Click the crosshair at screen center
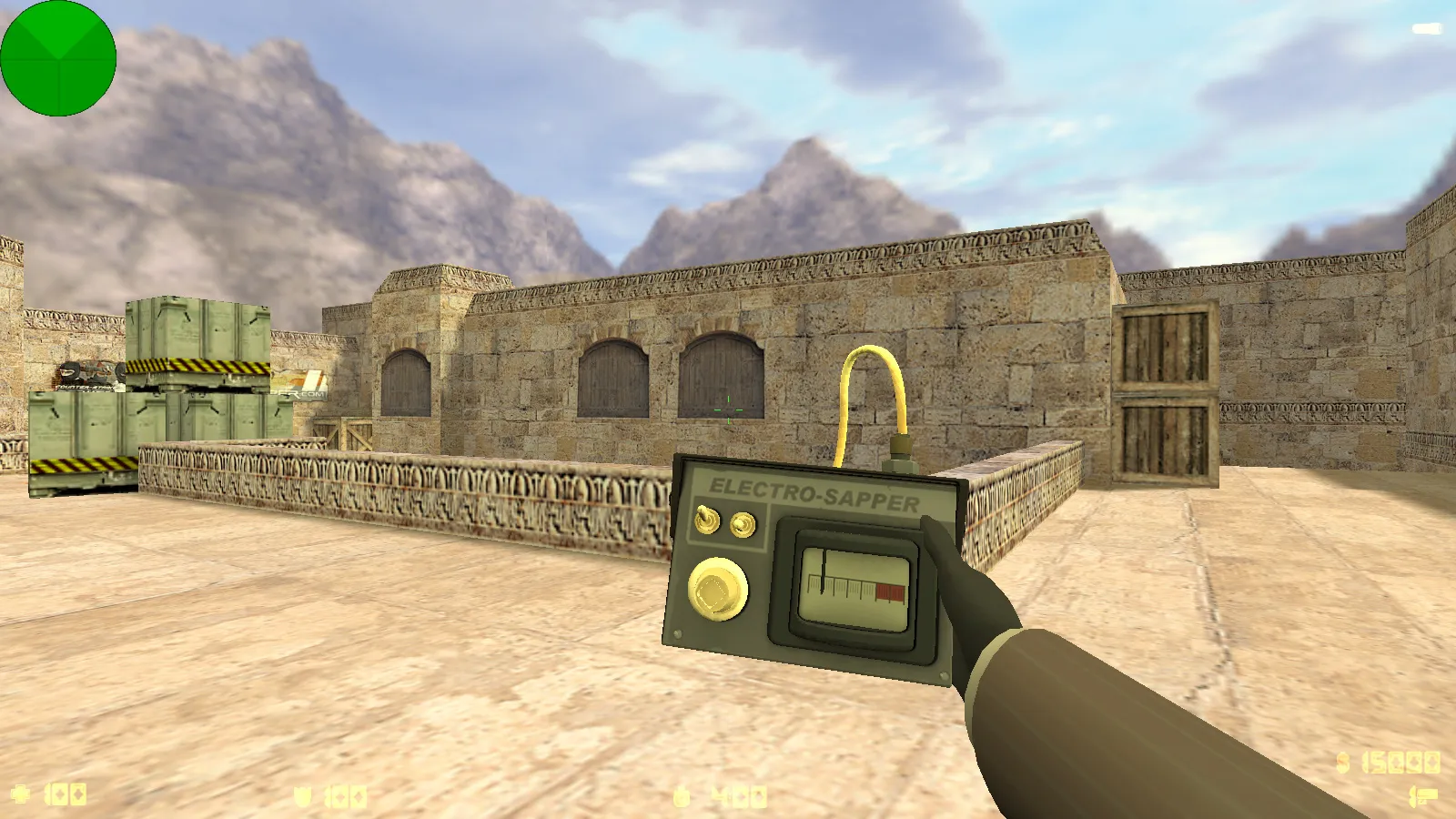This screenshot has width=1456, height=819. [728, 409]
